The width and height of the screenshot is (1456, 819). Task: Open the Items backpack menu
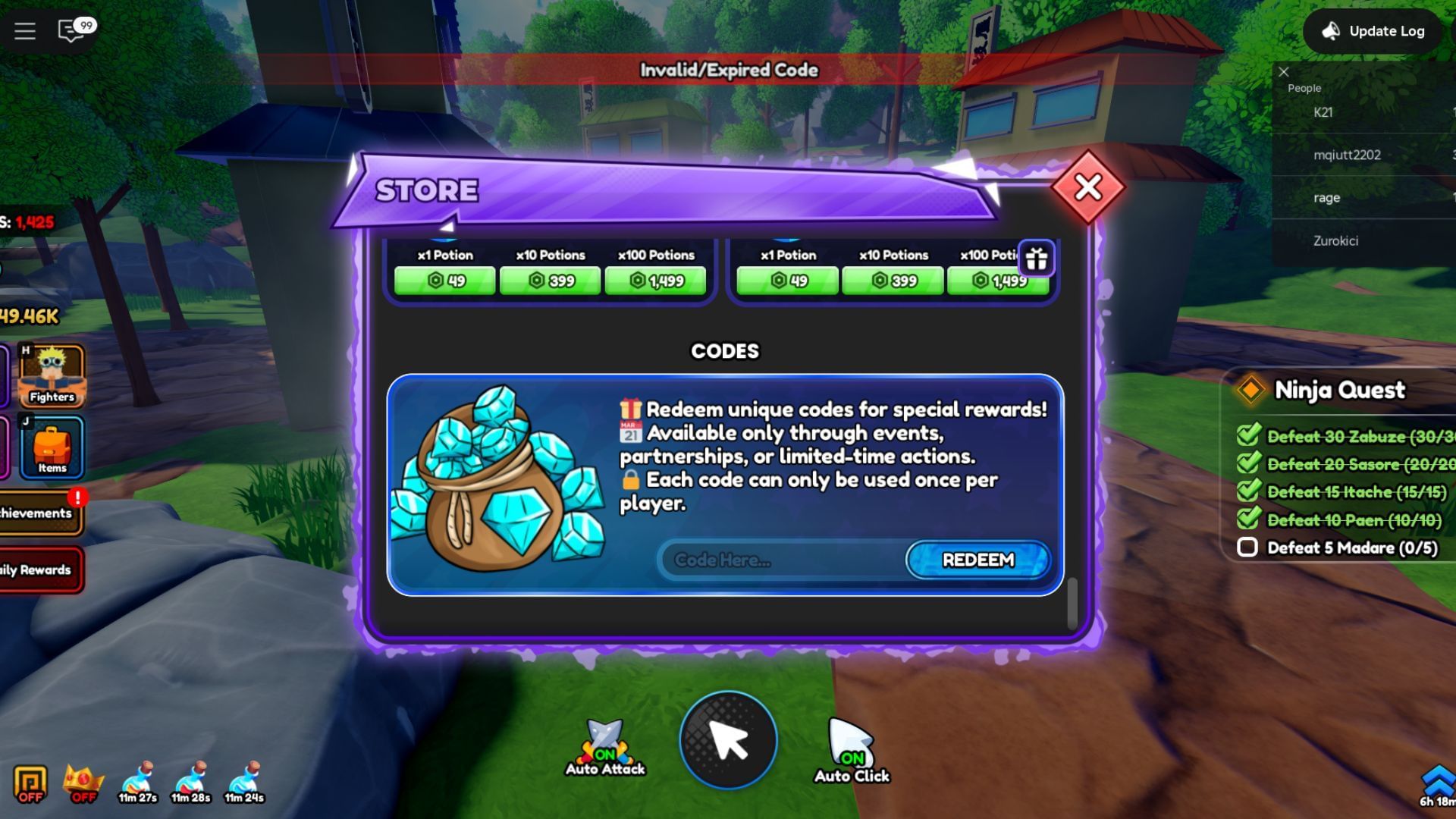pyautogui.click(x=50, y=447)
